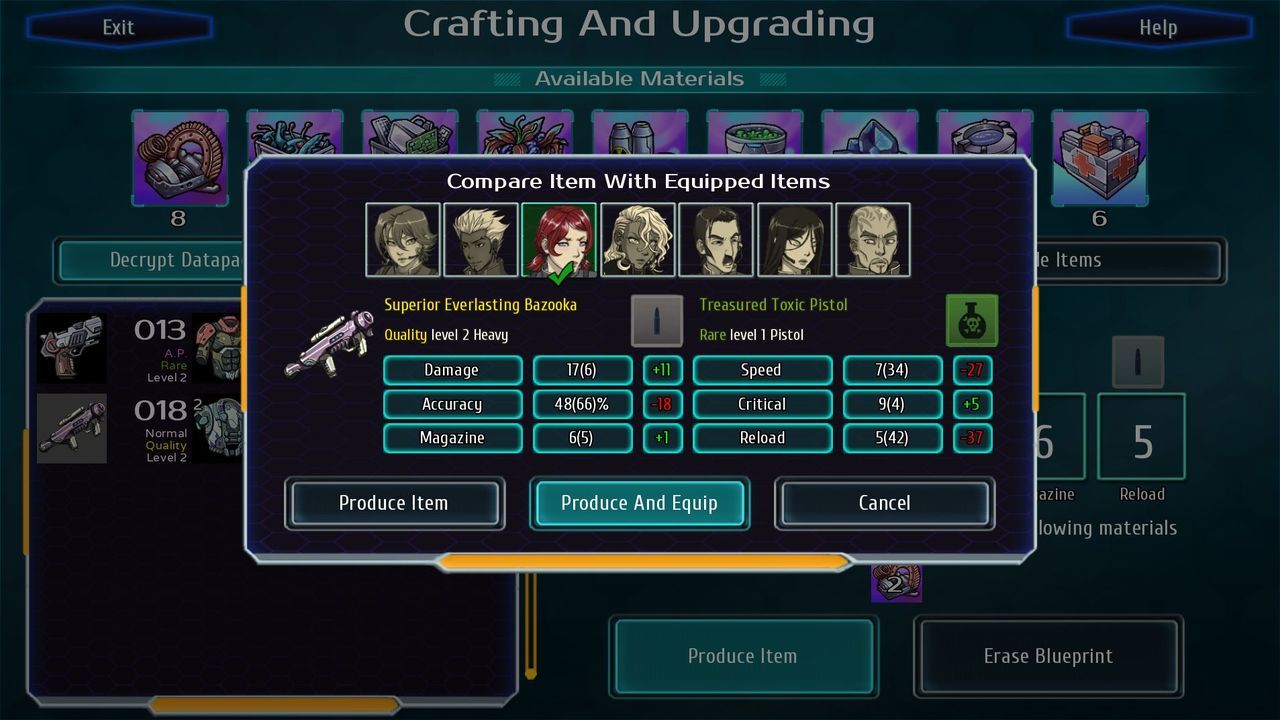Select the red-haired character with green checkmark

tap(559, 238)
